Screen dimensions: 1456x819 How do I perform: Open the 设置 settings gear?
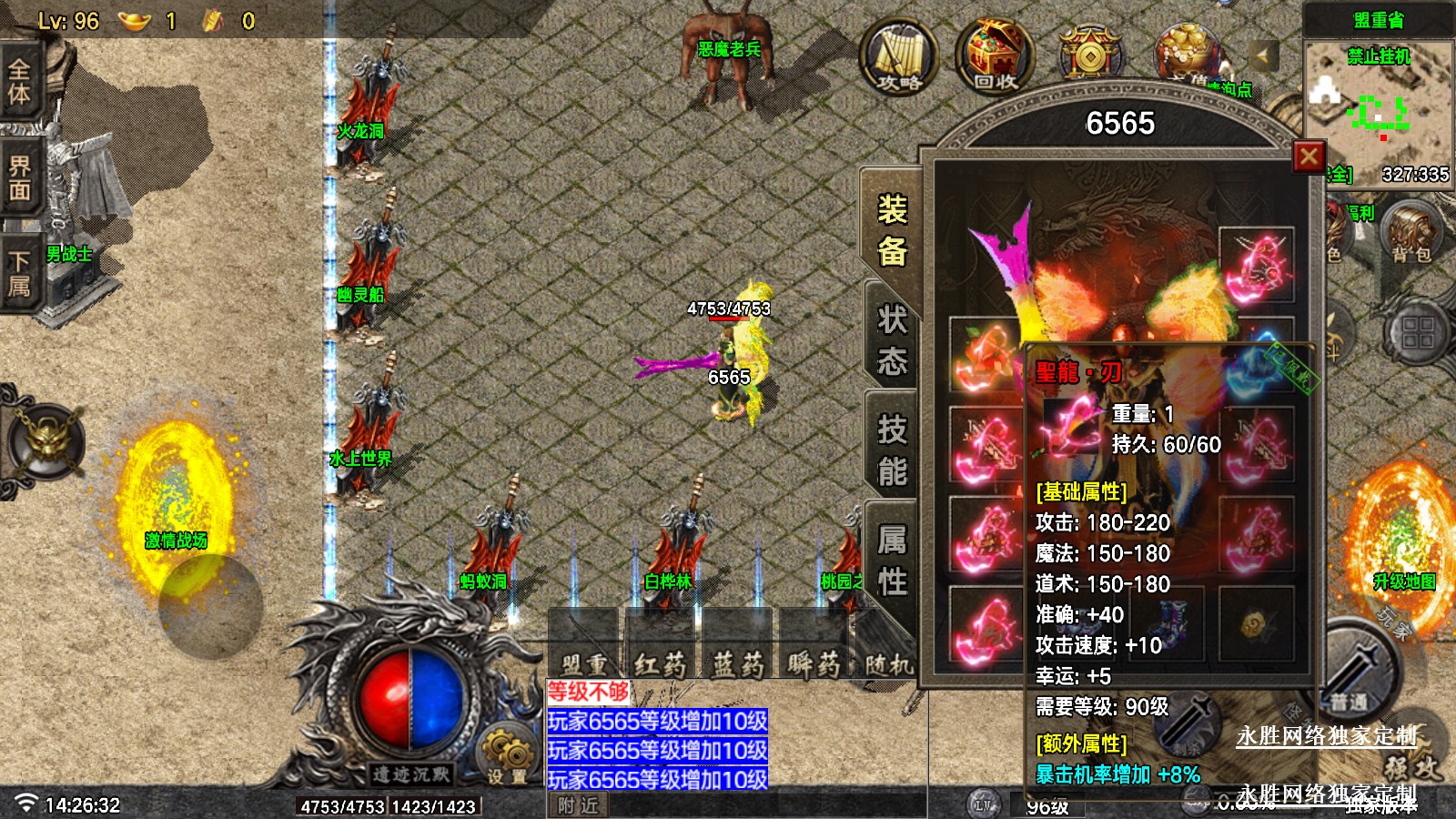tap(507, 753)
